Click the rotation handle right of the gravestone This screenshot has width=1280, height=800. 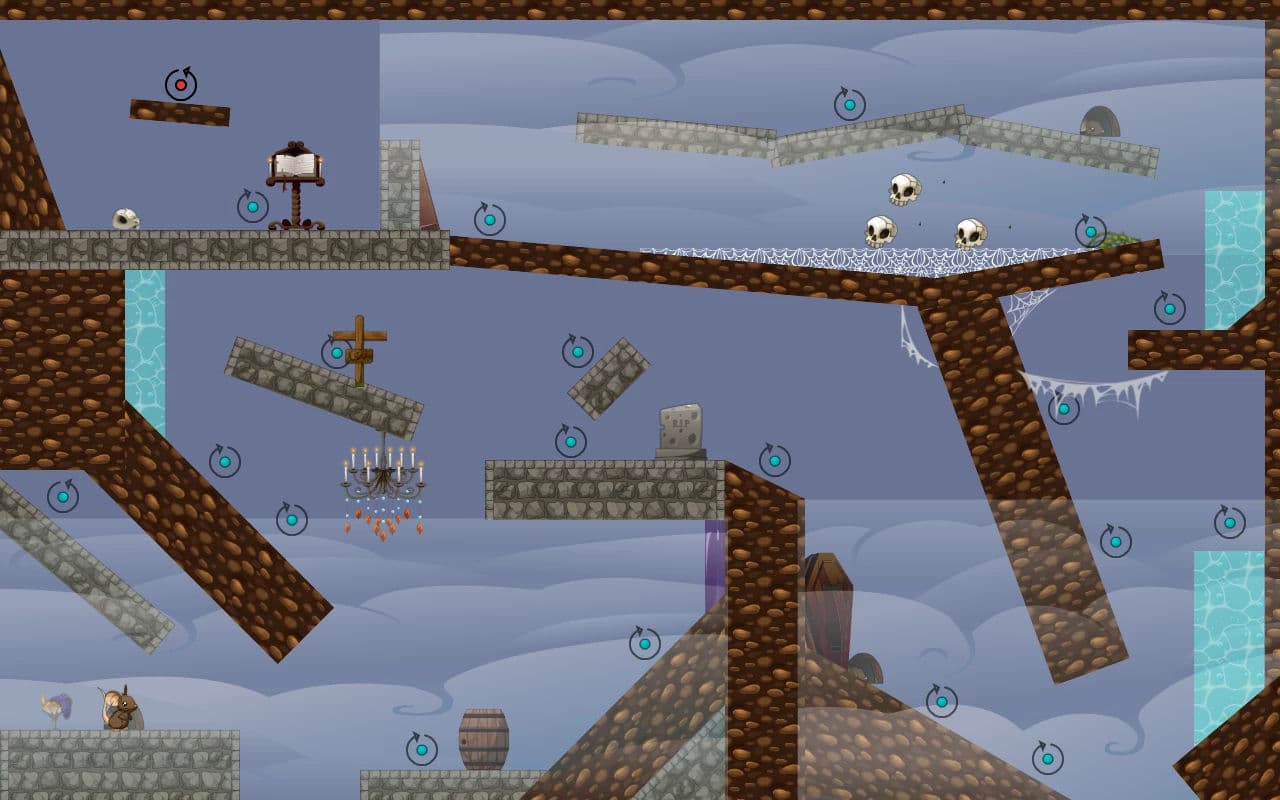(775, 460)
